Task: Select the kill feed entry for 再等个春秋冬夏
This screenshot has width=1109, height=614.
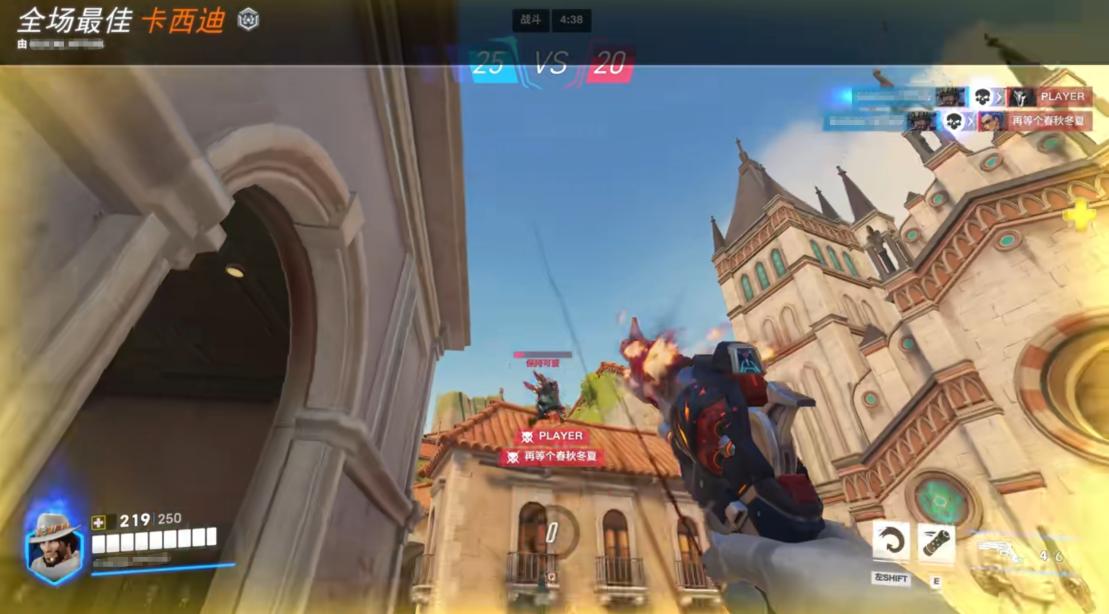Action: click(958, 121)
